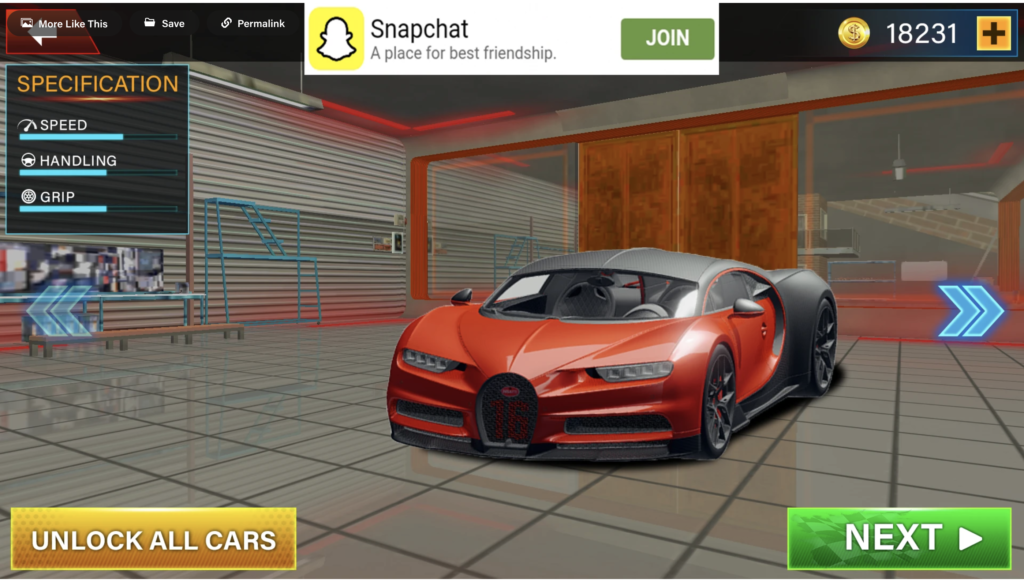Tap Join on the Snapchat ad

[667, 38]
